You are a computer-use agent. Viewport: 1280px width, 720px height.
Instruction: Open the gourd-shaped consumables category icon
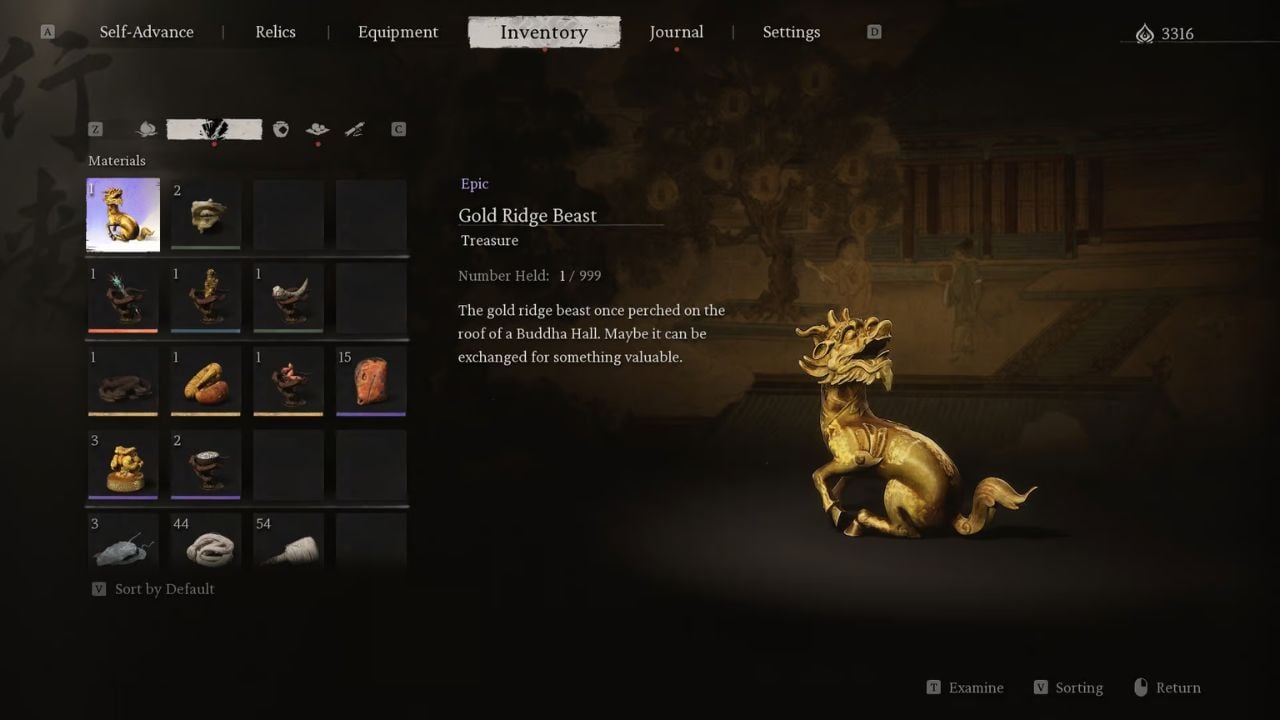146,129
